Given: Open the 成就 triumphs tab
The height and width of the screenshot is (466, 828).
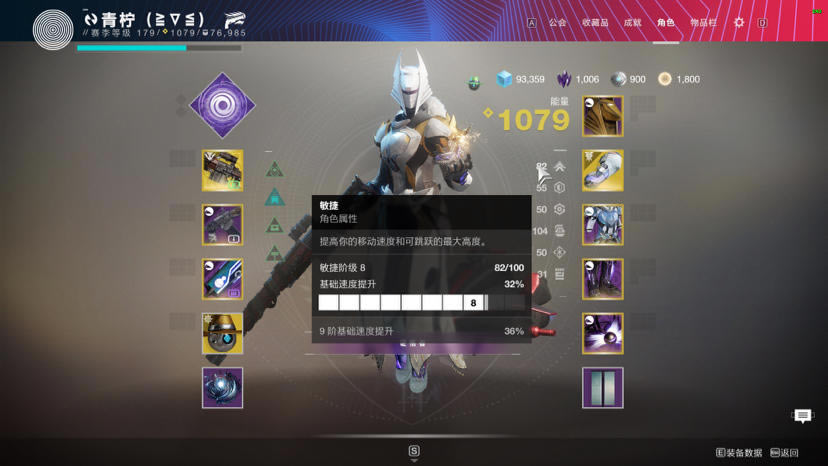Looking at the screenshot, I should click(x=632, y=22).
